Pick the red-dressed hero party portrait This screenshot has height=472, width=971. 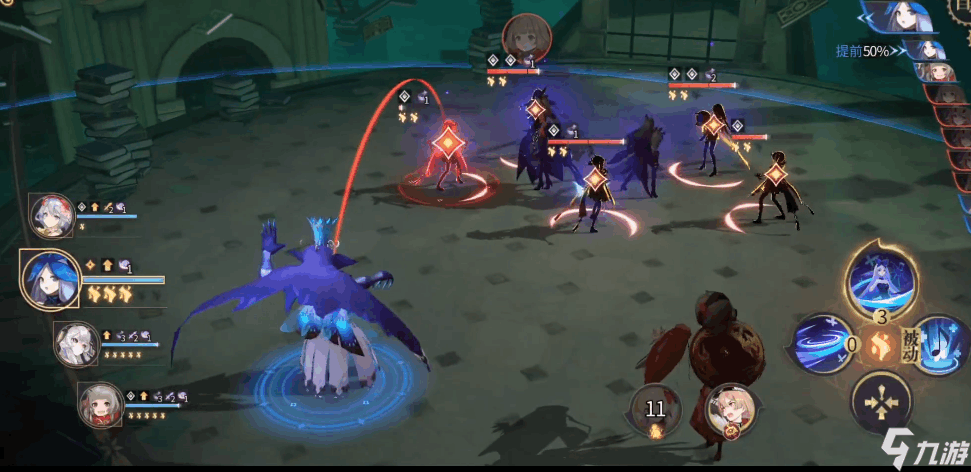100,402
